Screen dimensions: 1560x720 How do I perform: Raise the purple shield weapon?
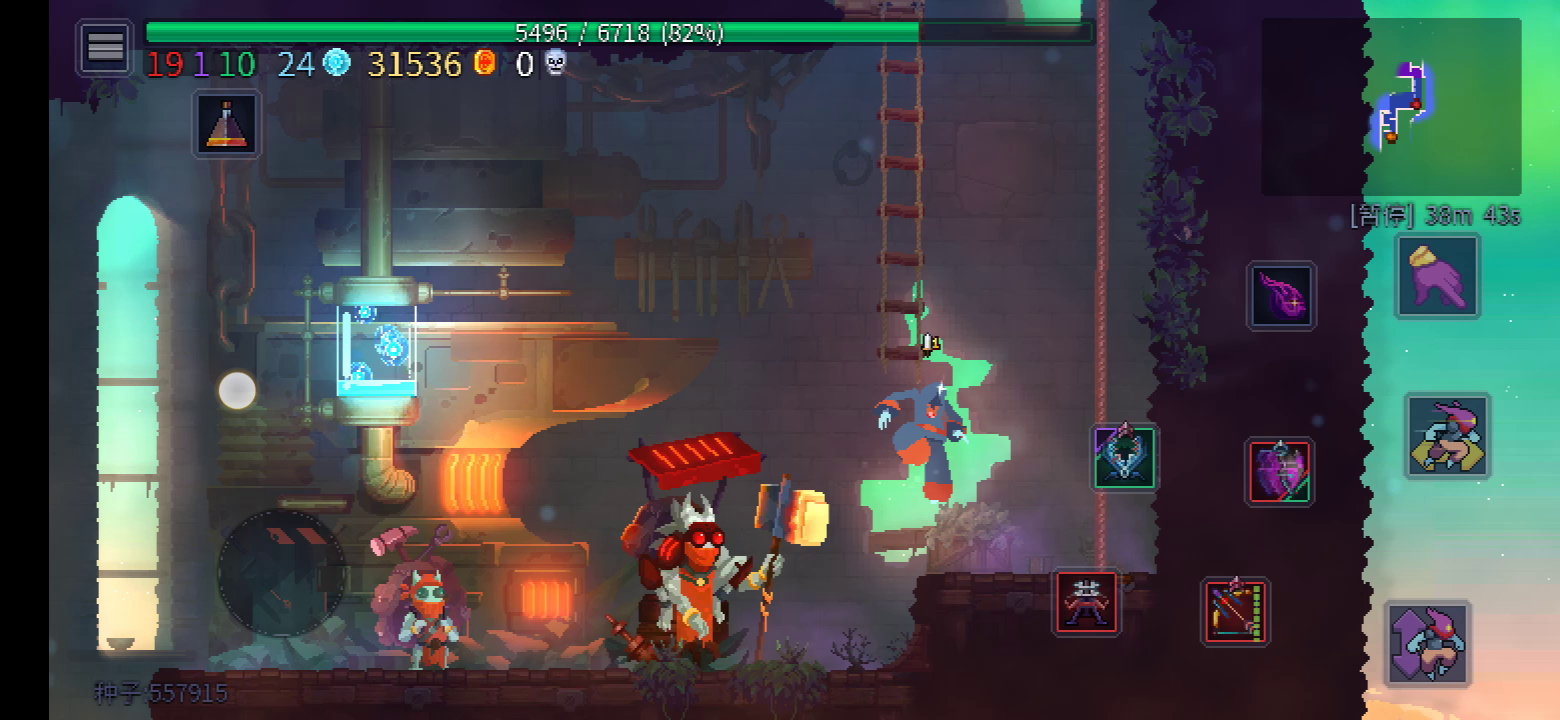(1280, 471)
